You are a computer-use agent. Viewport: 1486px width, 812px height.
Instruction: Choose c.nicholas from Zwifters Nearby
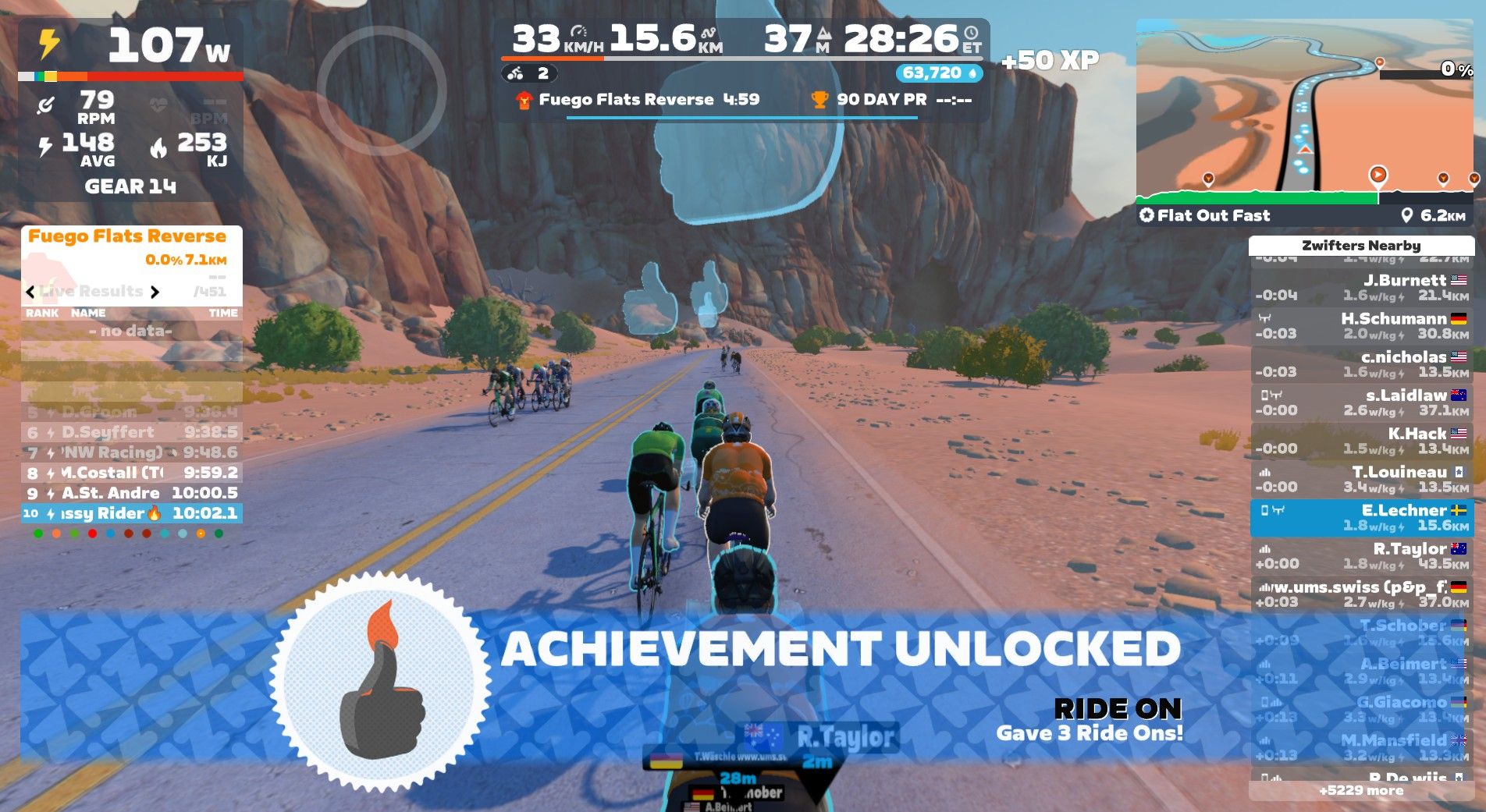tap(1361, 363)
